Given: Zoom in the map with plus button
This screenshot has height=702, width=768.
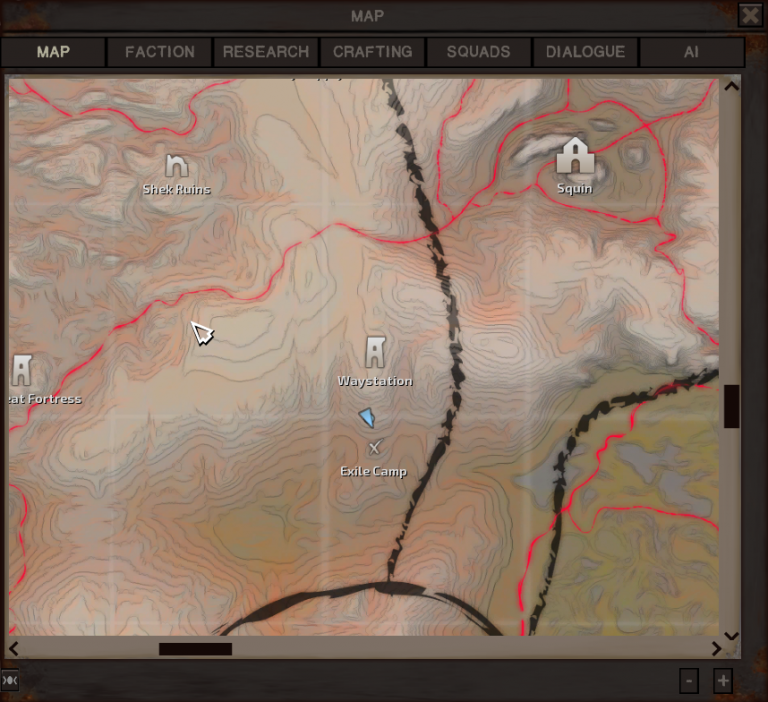Looking at the screenshot, I should pos(722,681).
